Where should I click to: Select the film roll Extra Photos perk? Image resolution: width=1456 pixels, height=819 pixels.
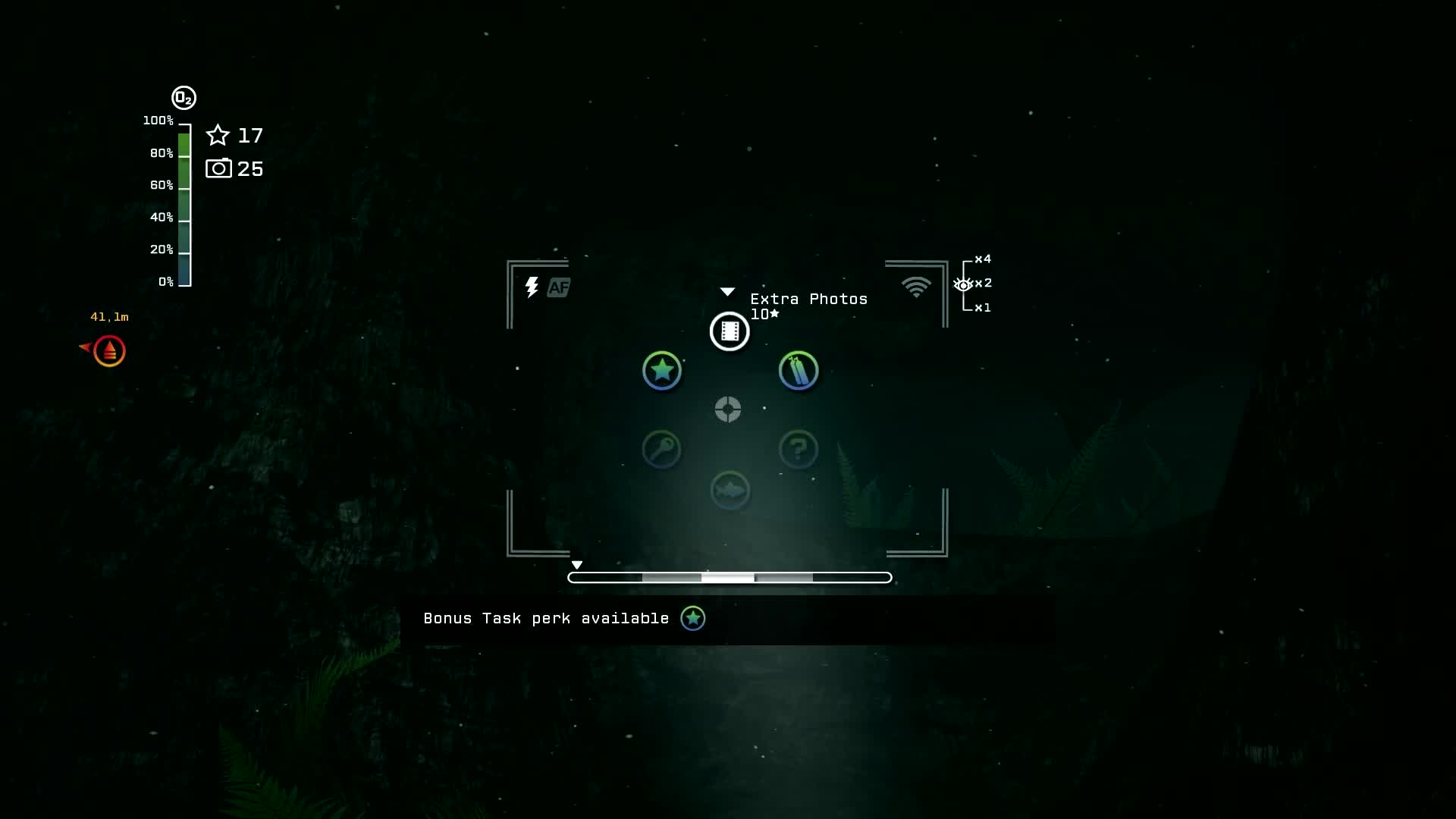click(729, 331)
